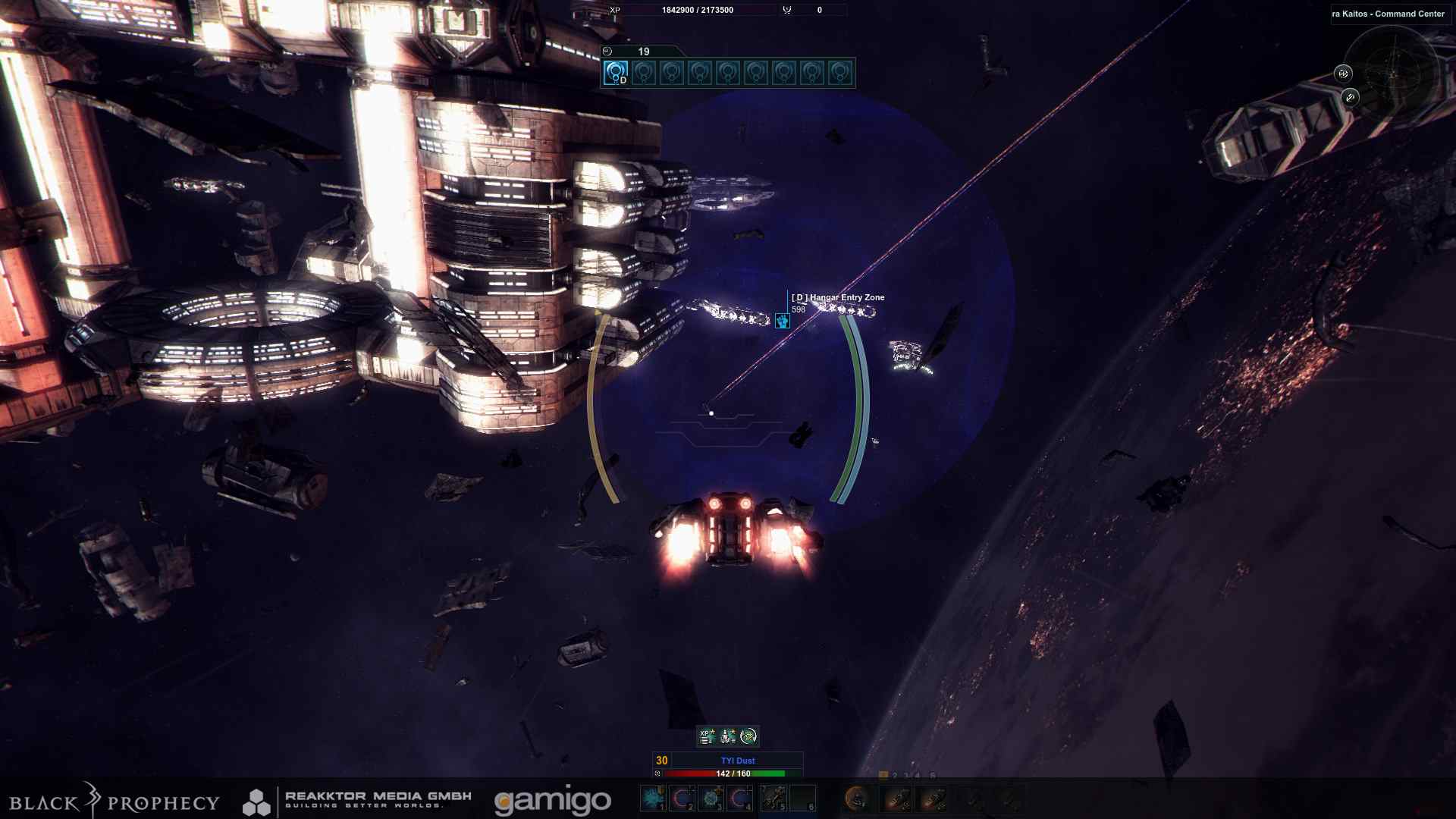Click the XP boost buff icon
1456x819 pixels.
[707, 736]
